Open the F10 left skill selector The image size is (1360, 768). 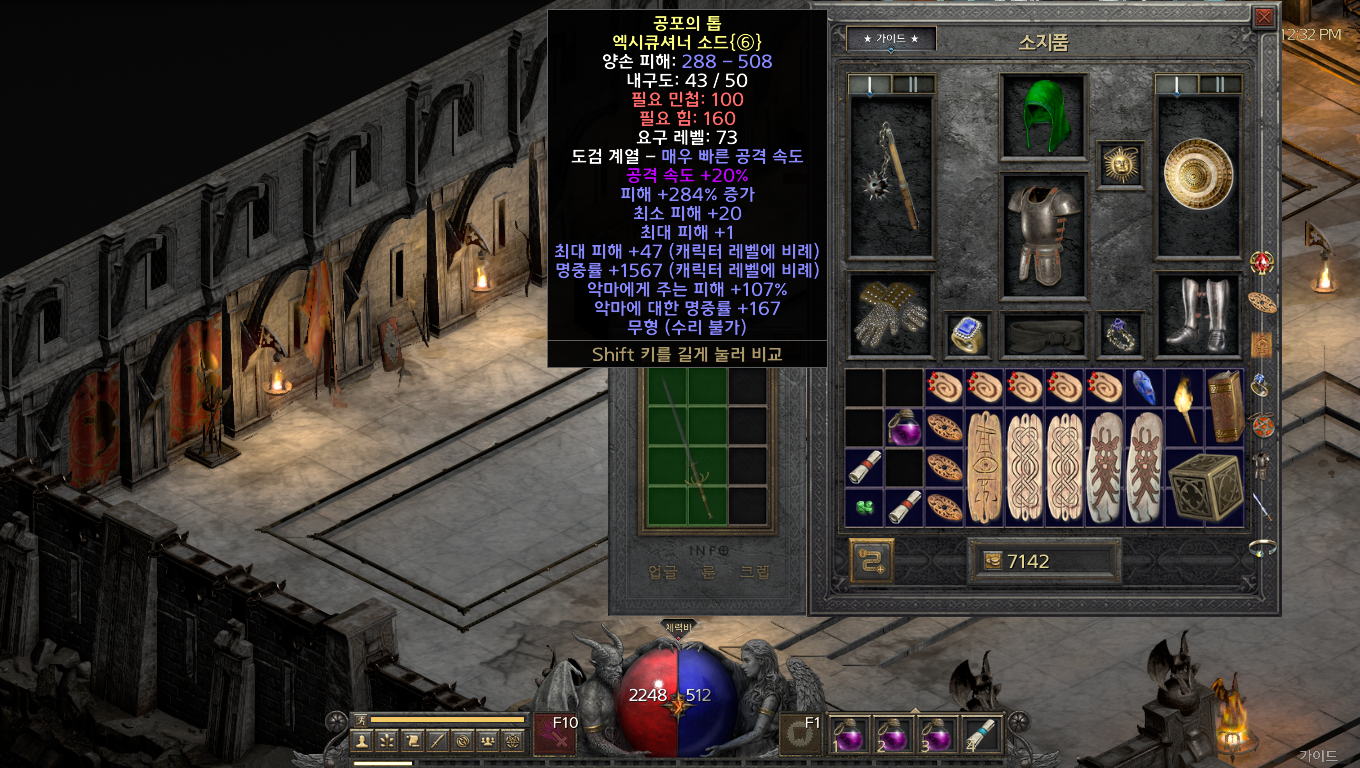[556, 735]
